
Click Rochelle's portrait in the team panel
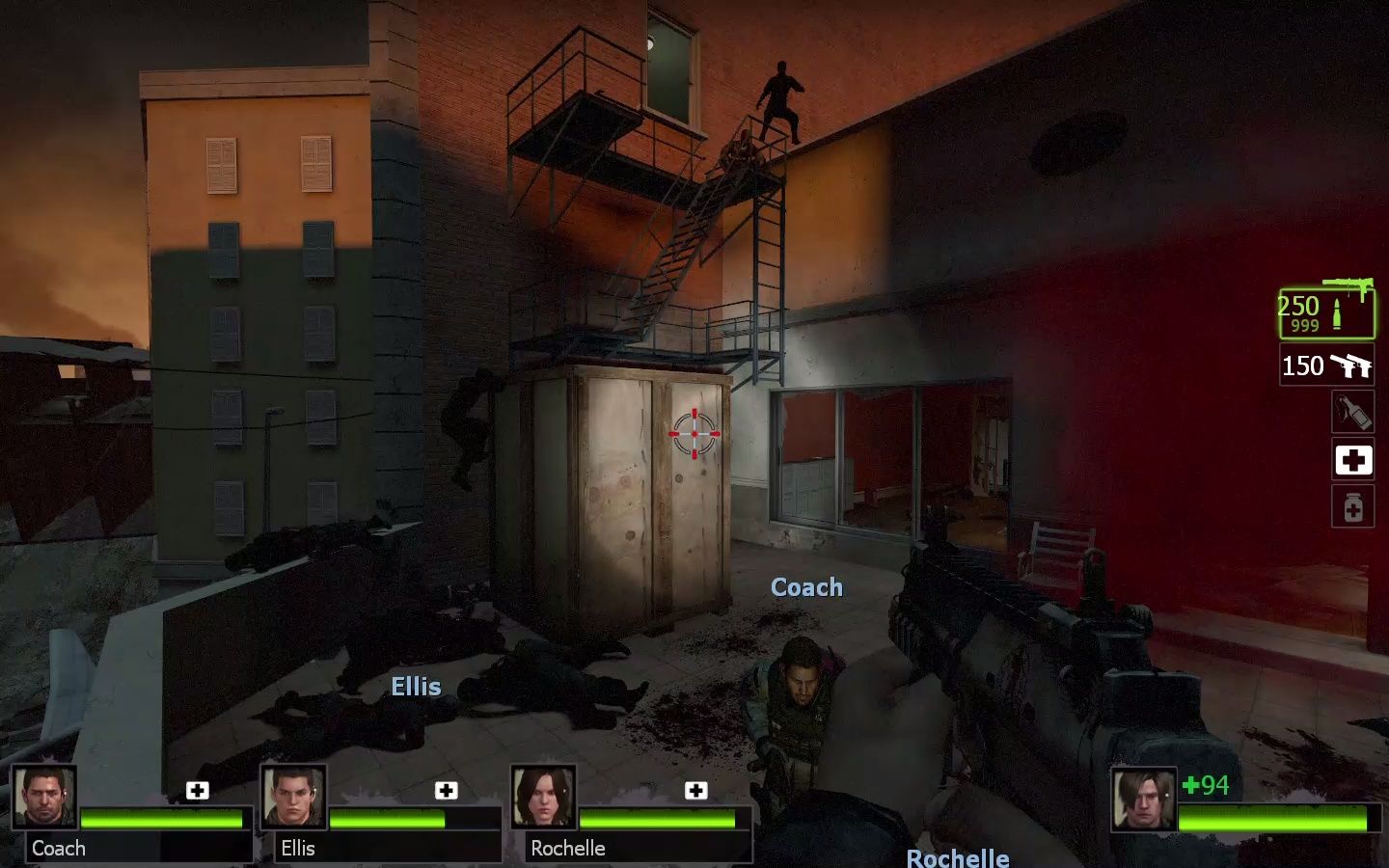(x=543, y=797)
